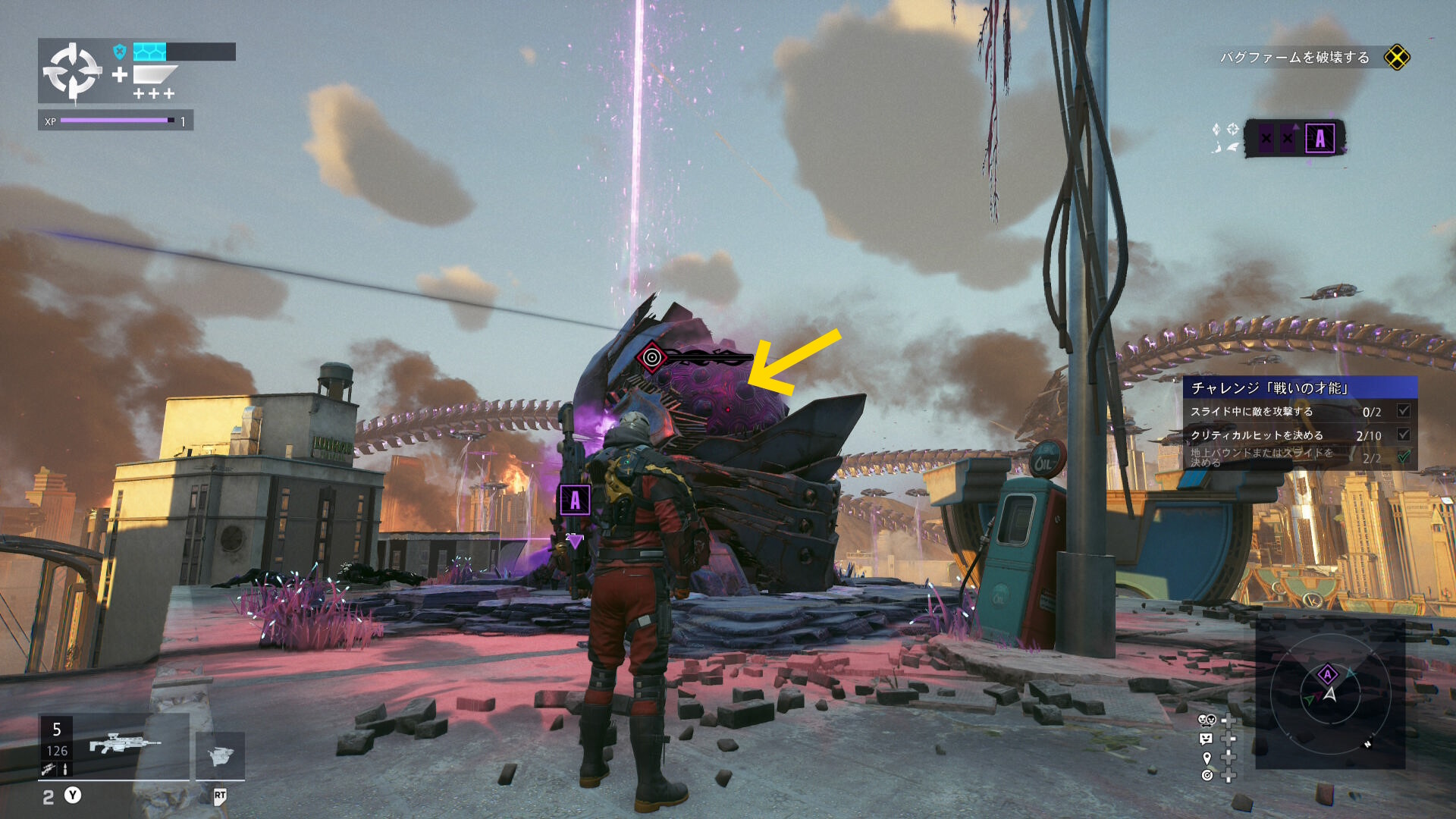Click the map pin icon beside the minimap
This screenshot has height=819, width=1456.
[1207, 758]
